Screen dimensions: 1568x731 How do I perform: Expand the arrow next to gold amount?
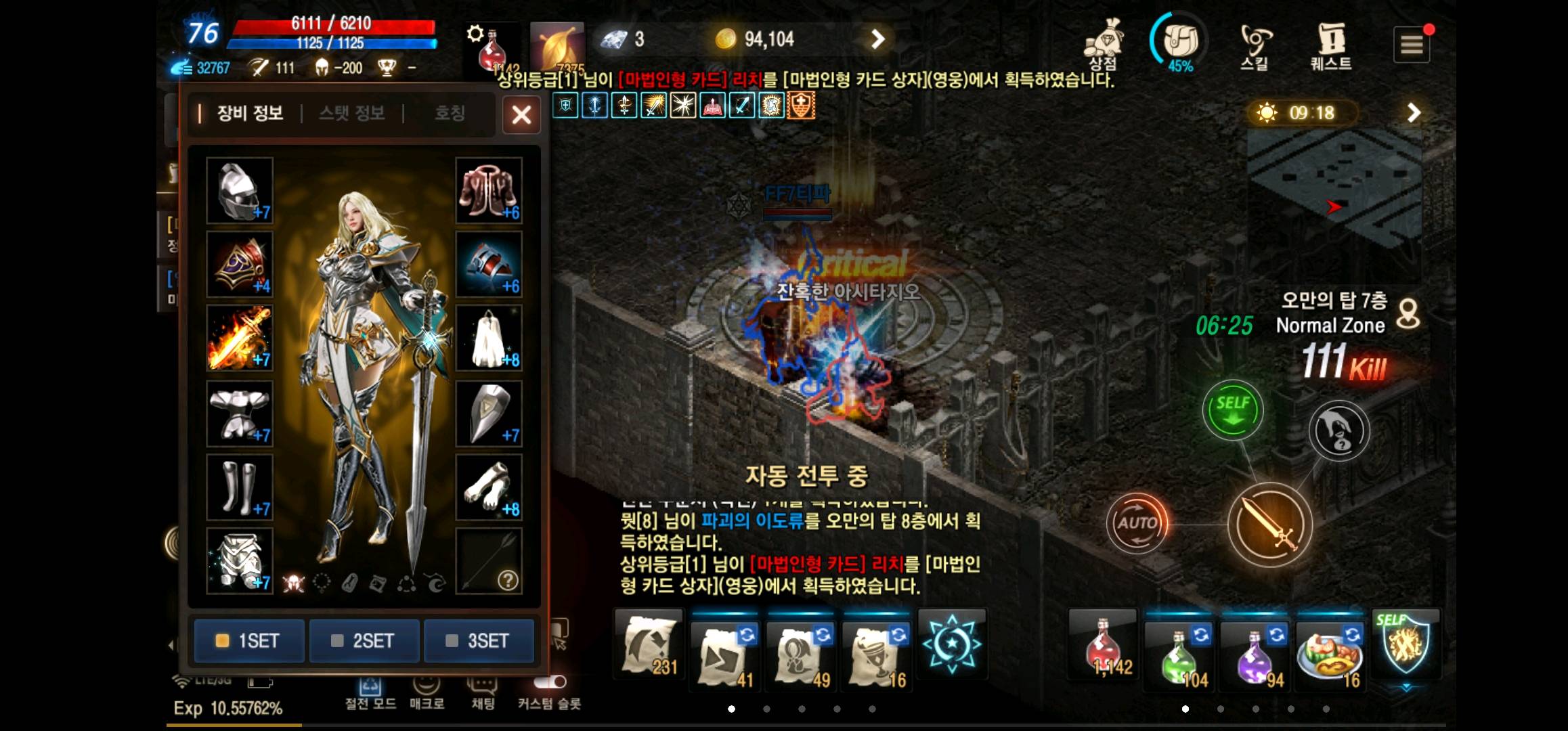tap(877, 39)
